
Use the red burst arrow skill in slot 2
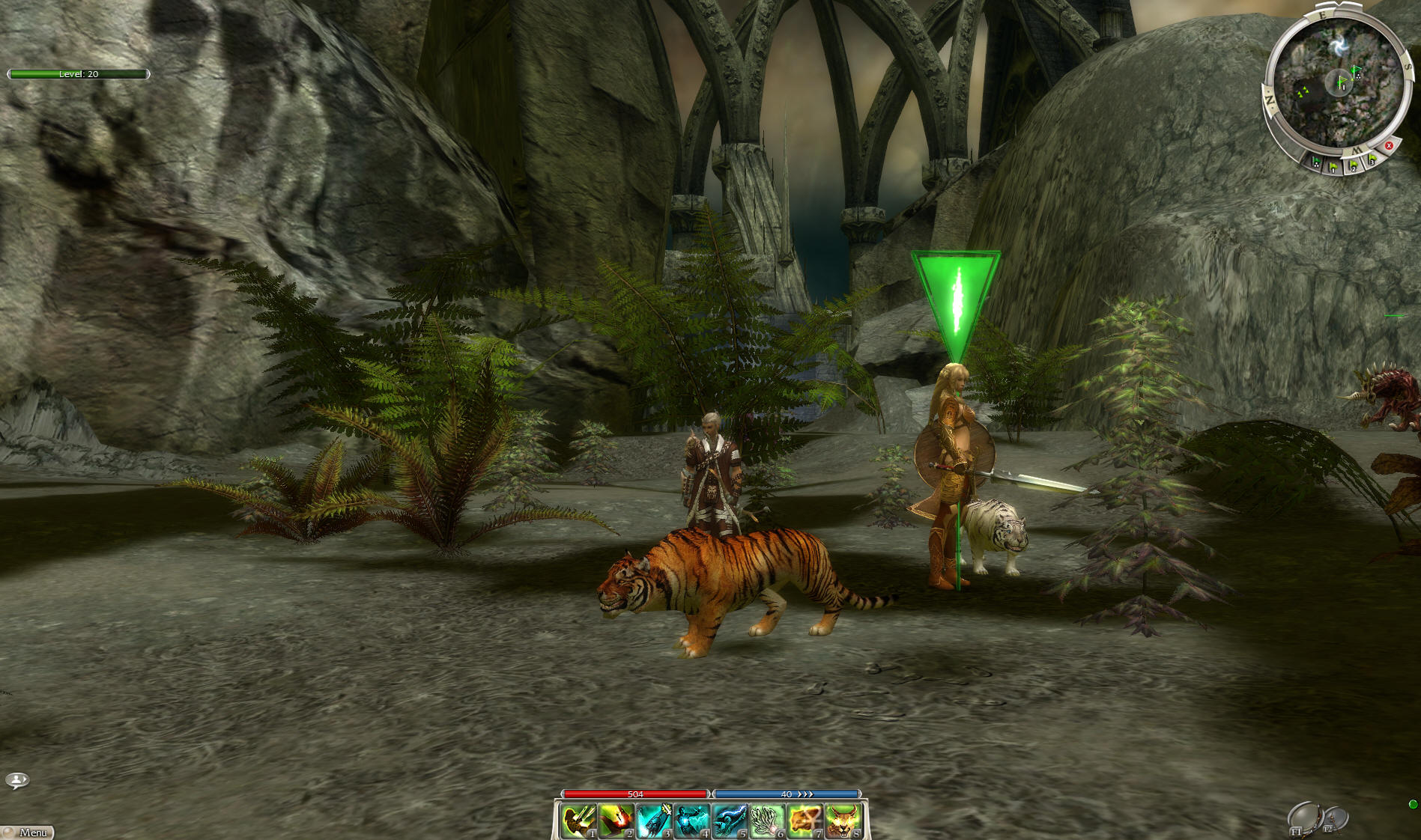pyautogui.click(x=616, y=821)
